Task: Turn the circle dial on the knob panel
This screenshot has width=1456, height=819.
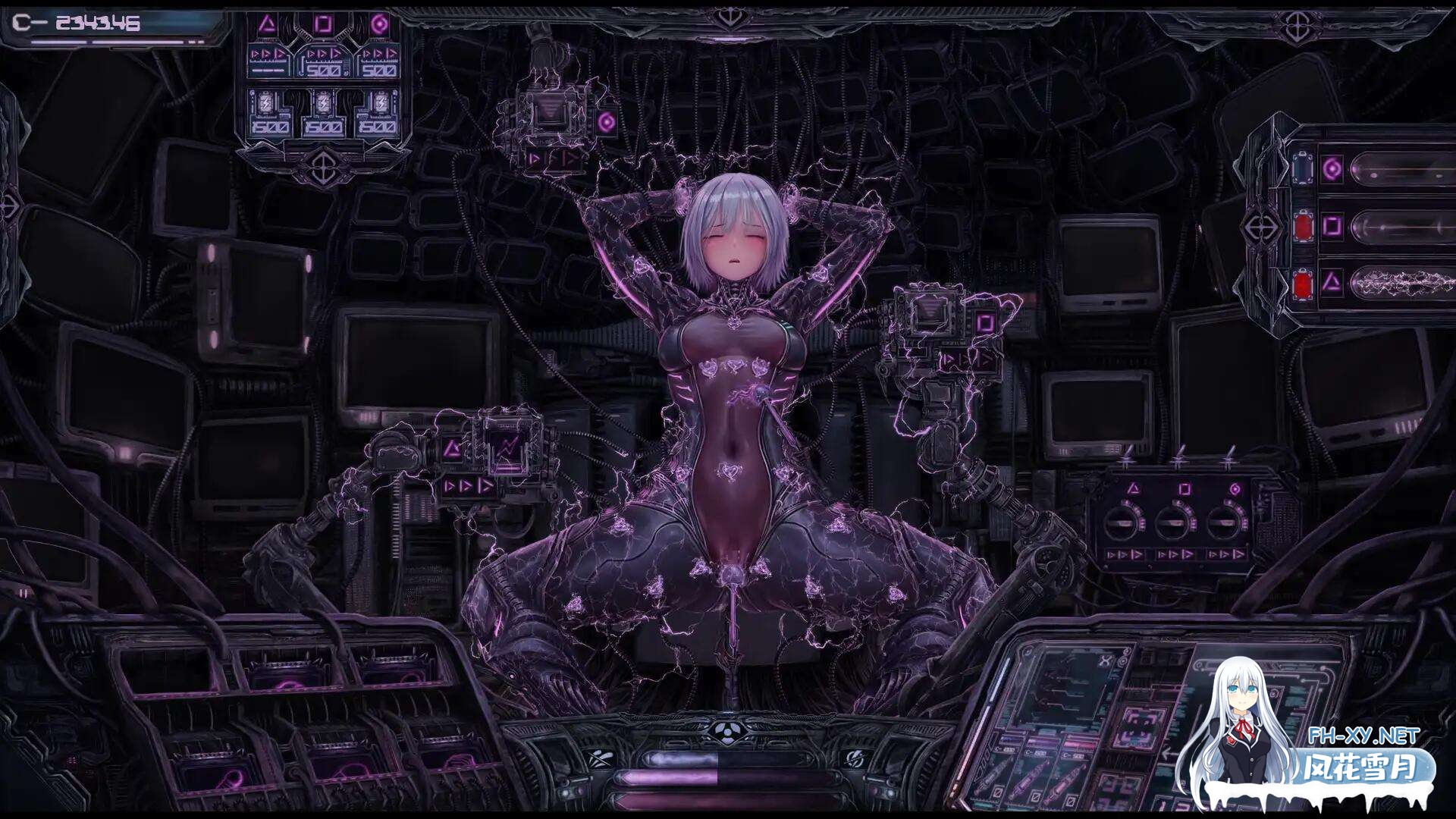Action: click(x=1222, y=522)
